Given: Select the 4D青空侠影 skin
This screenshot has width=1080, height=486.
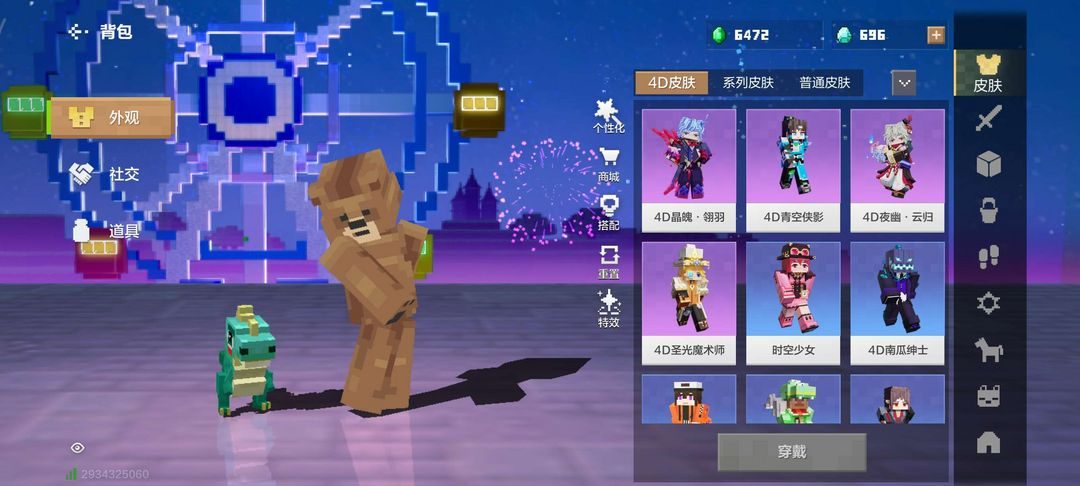Looking at the screenshot, I should click(793, 168).
